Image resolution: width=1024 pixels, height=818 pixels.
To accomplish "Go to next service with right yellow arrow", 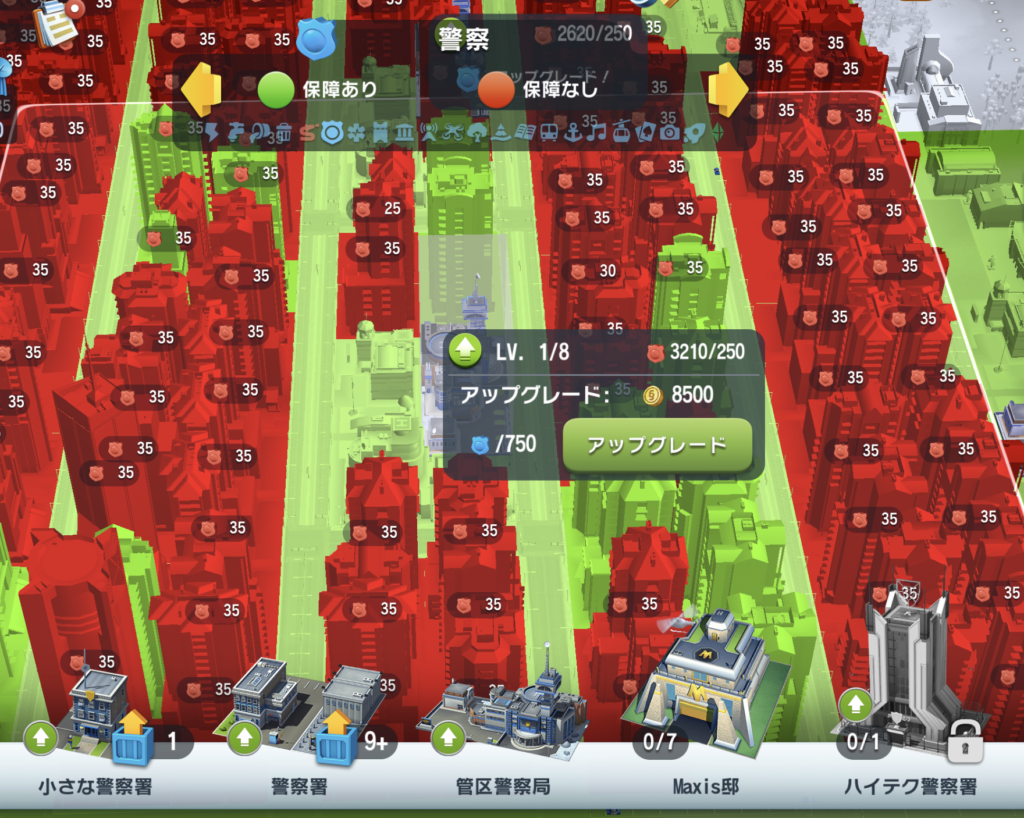I will (x=728, y=89).
